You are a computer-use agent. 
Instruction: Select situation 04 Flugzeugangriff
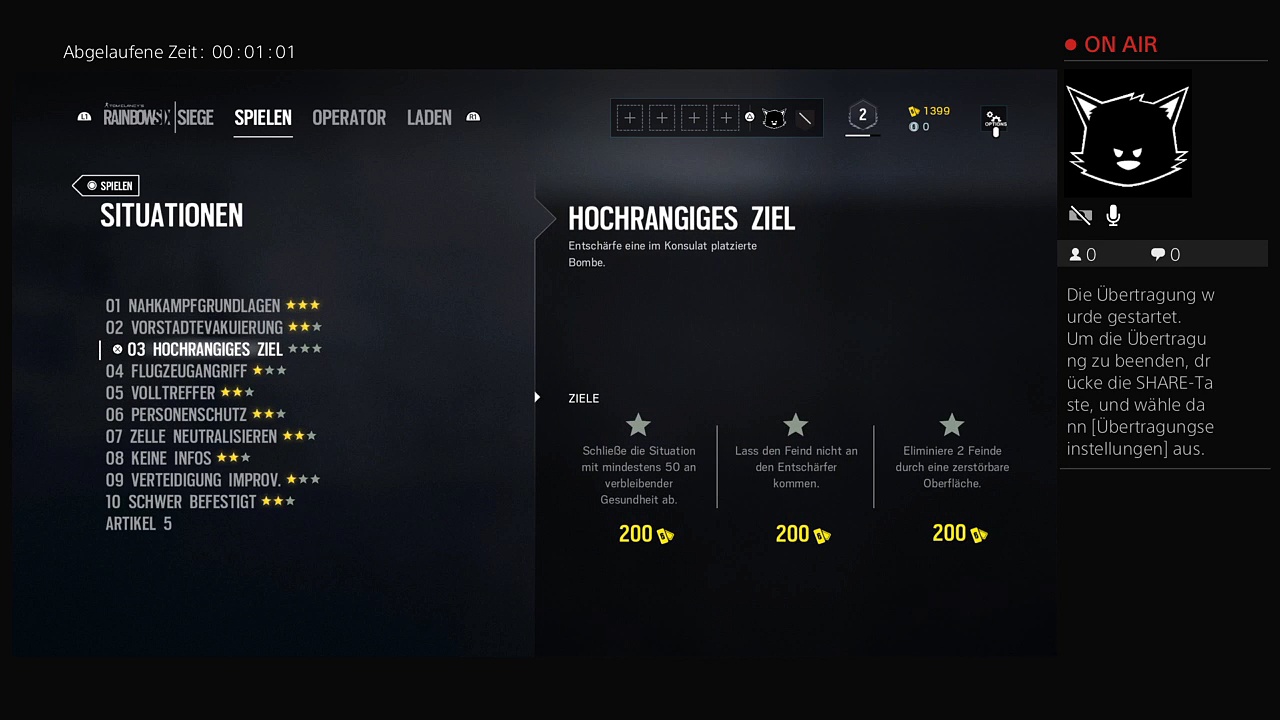(x=176, y=371)
